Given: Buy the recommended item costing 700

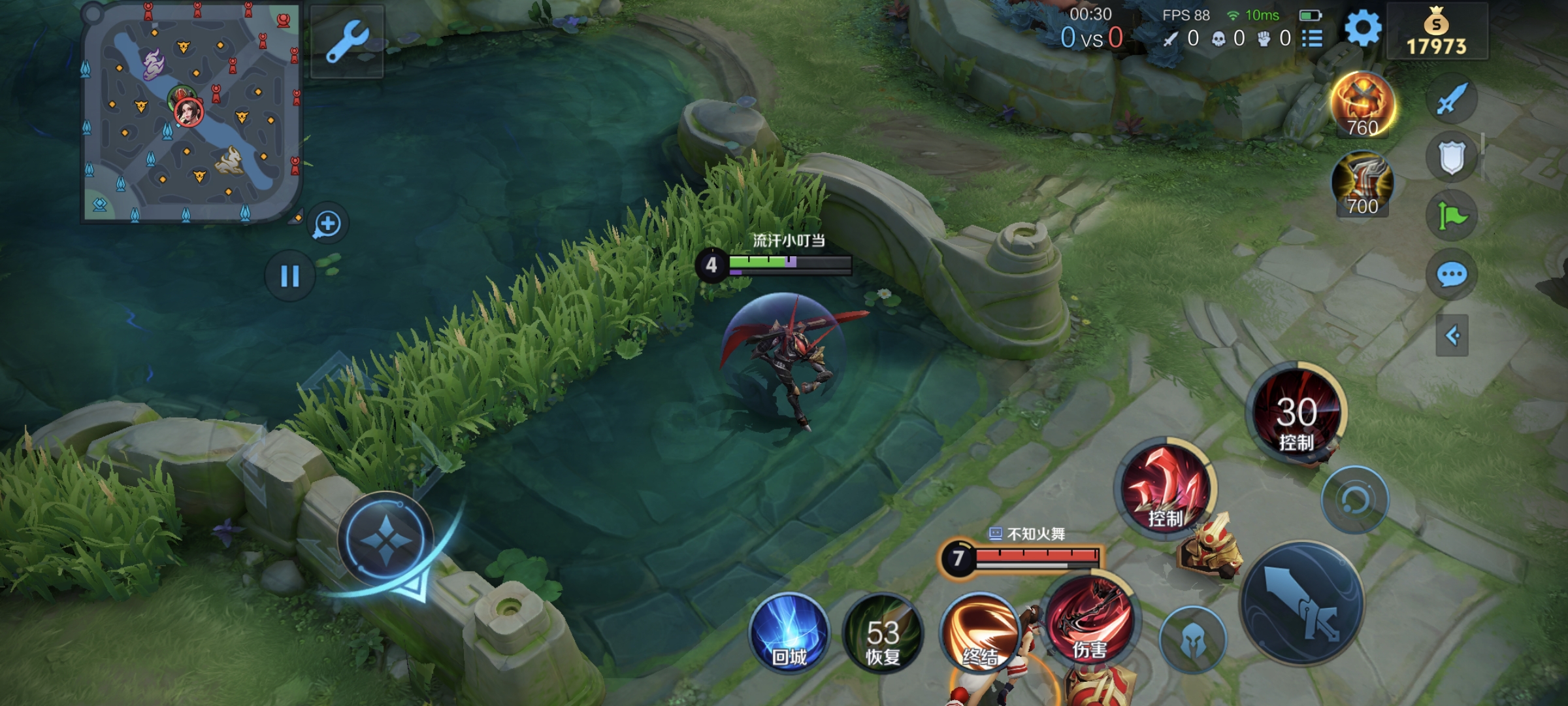Looking at the screenshot, I should click(x=1363, y=184).
